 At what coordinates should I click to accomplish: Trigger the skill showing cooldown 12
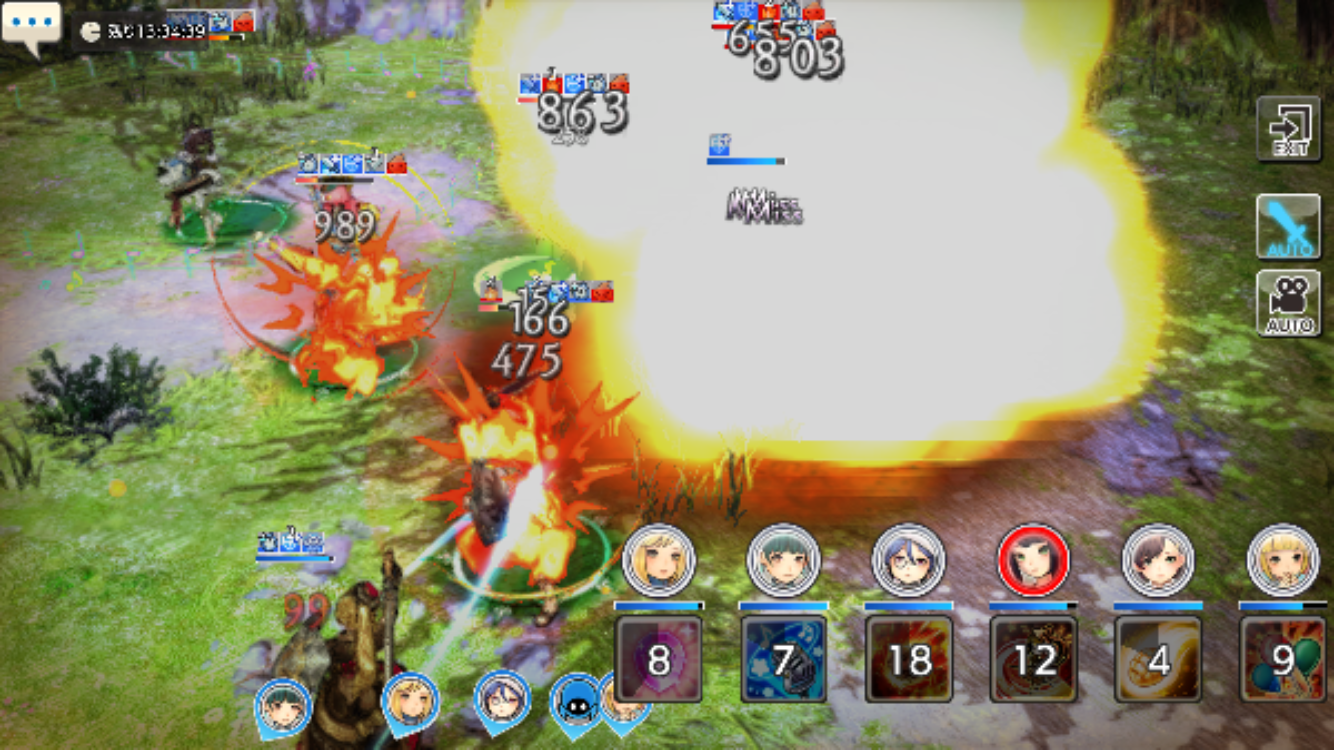coord(1034,659)
